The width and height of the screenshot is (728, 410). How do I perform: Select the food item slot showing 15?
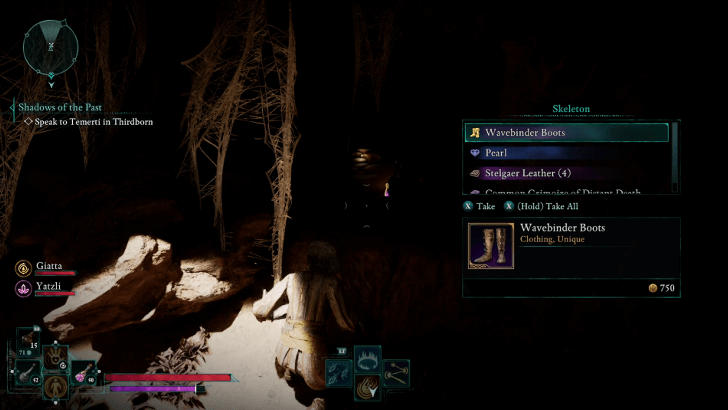pos(27,339)
